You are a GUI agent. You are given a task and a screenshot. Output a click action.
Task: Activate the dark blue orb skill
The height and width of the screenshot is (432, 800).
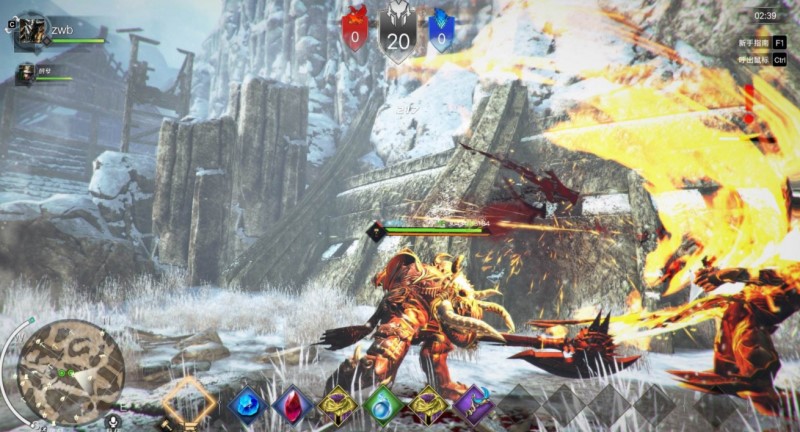coord(247,405)
